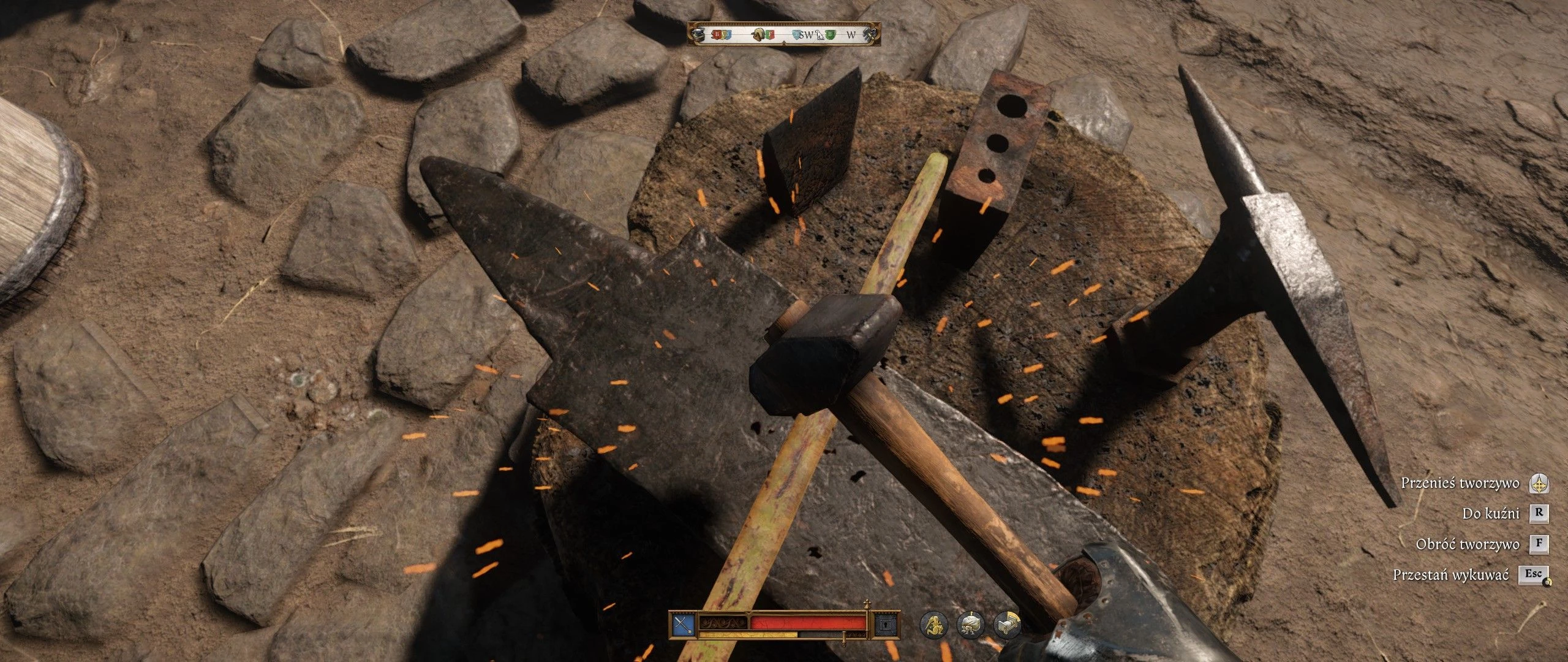
Task: Click the blue equipped weapon icon
Action: tap(682, 625)
